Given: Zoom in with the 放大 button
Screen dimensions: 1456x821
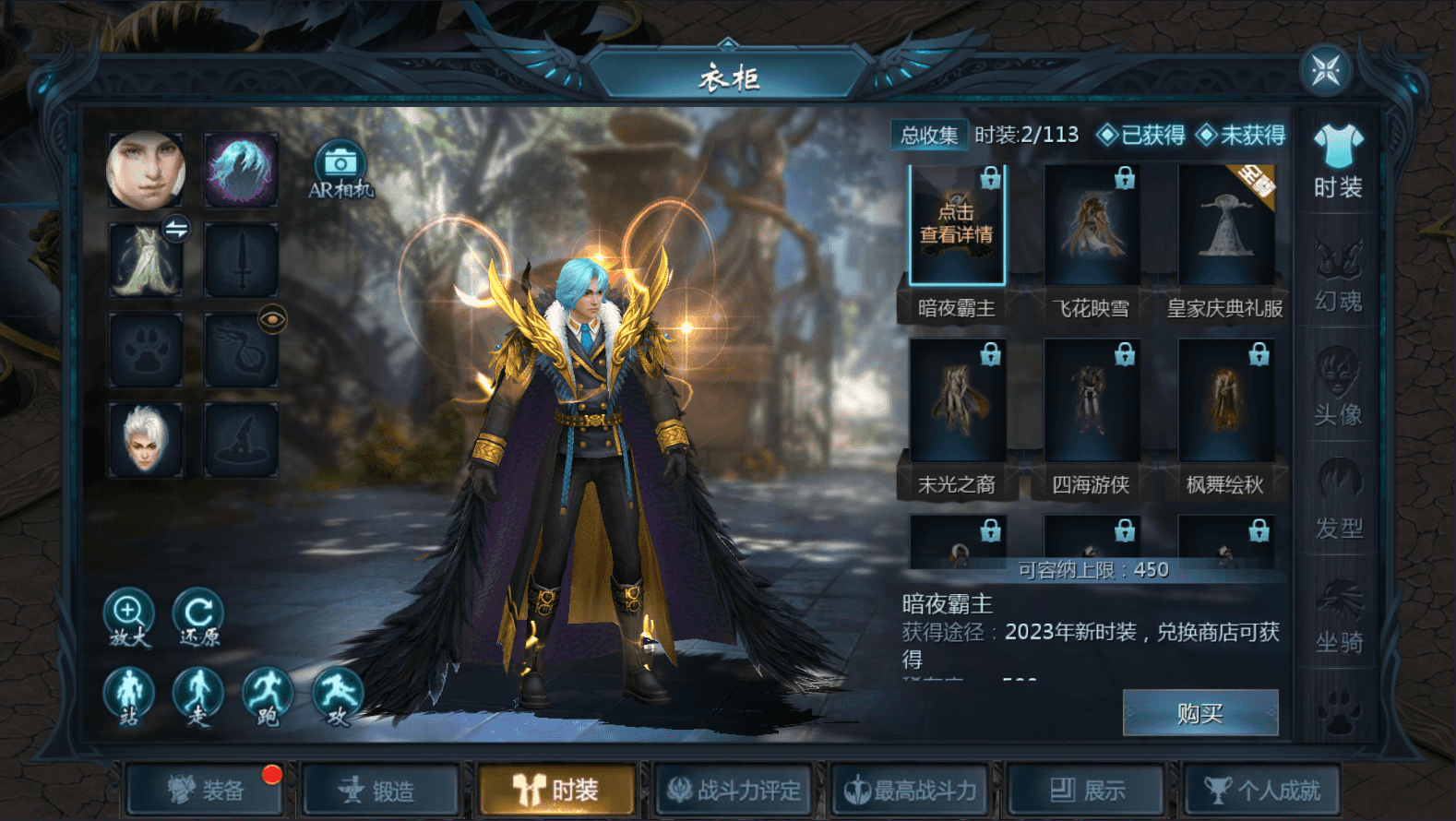Looking at the screenshot, I should click(128, 616).
